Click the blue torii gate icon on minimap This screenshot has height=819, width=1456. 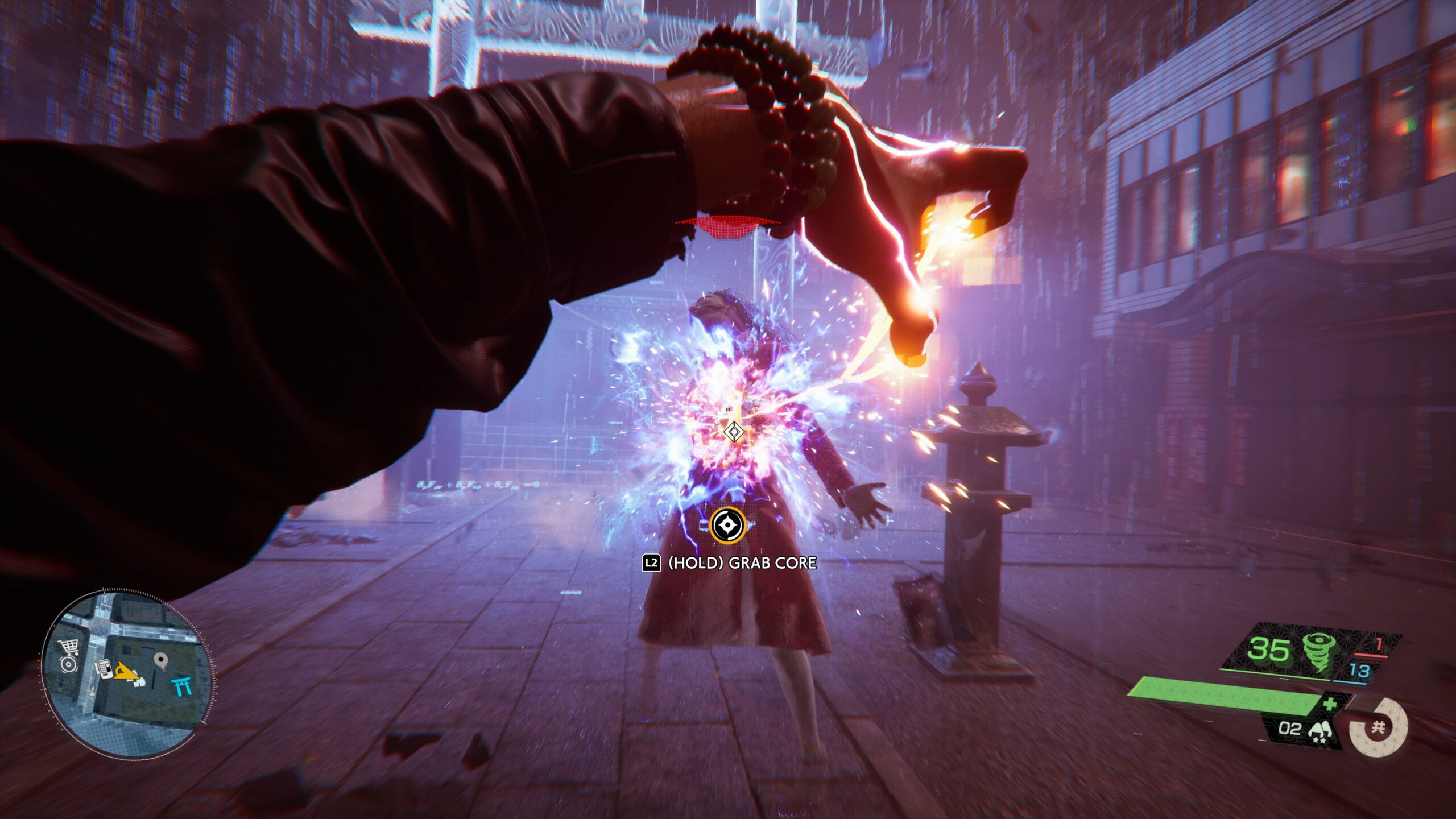pos(181,685)
